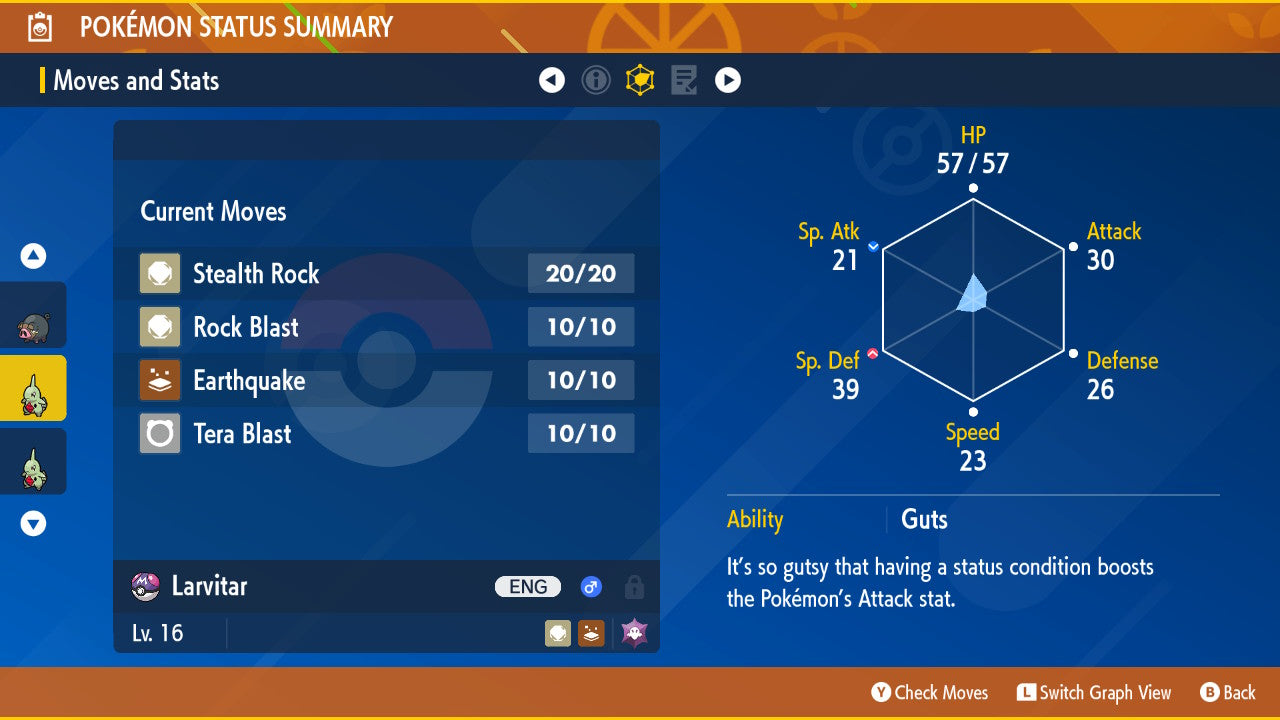Image resolution: width=1280 pixels, height=720 pixels.
Task: Click Switch Graph View option
Action: coord(1094,692)
